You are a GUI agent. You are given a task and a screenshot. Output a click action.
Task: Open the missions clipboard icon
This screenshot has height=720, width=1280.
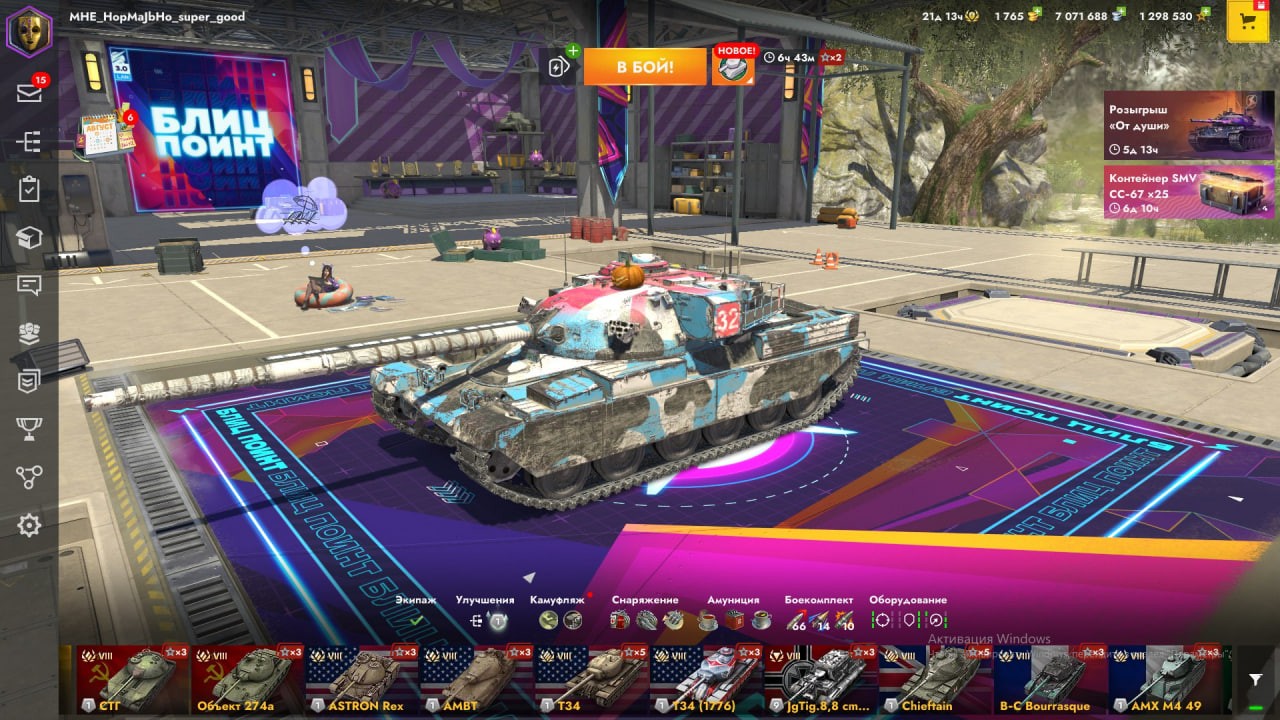click(29, 190)
